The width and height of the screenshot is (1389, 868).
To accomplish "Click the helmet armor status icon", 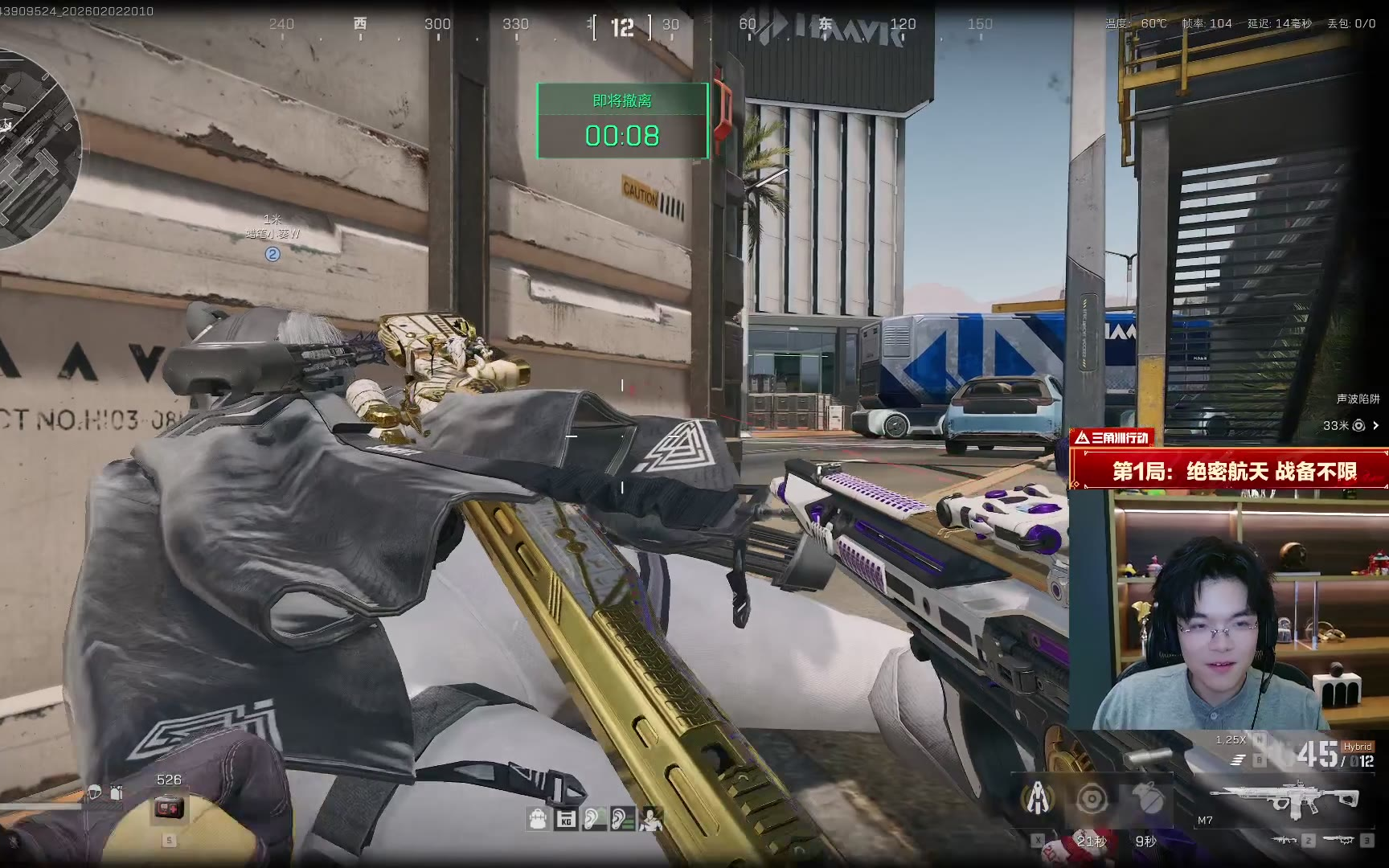I will (94, 792).
